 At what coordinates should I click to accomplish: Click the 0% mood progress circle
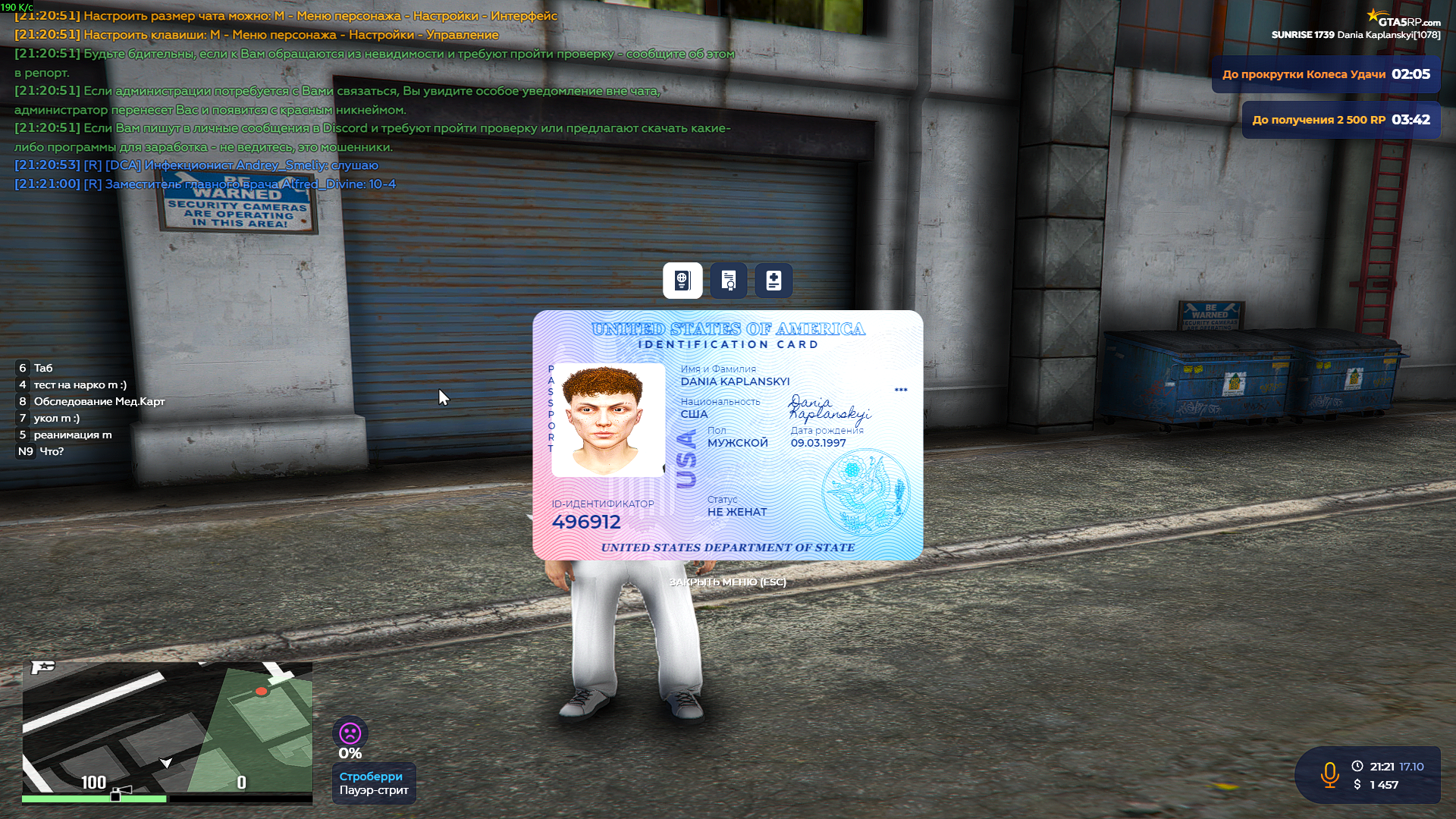[349, 753]
